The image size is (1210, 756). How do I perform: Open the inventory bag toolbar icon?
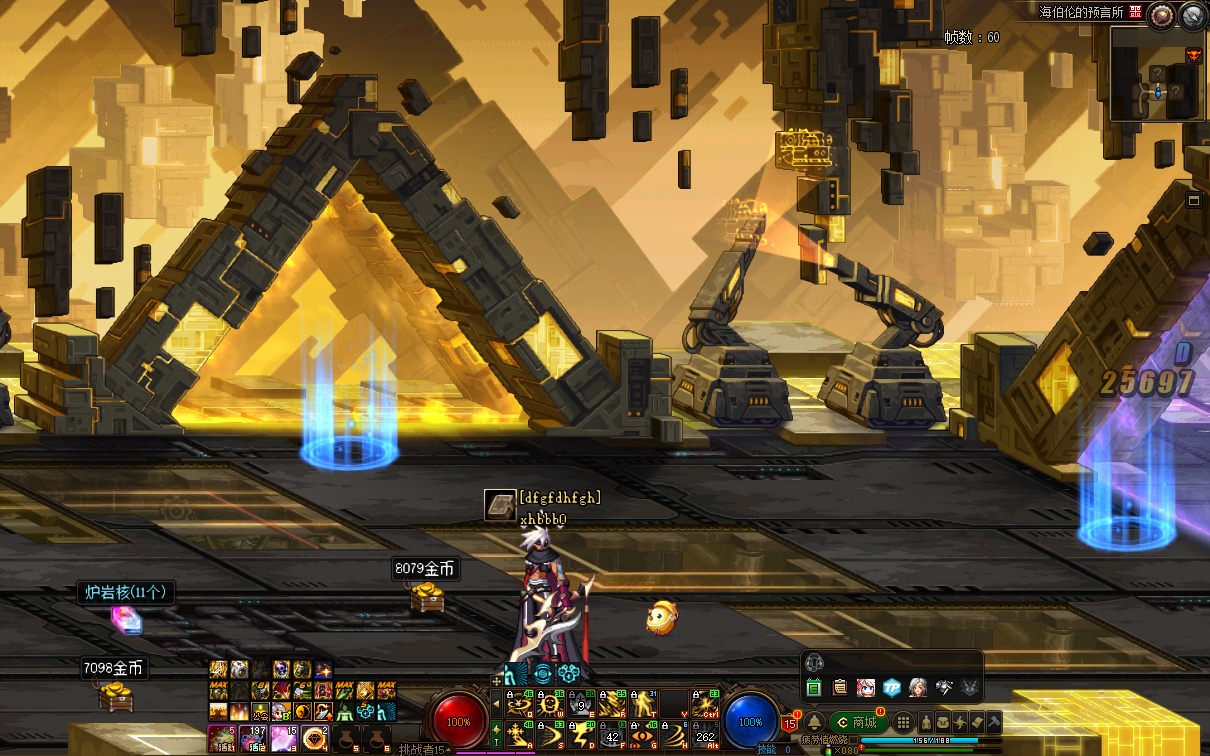(x=943, y=722)
